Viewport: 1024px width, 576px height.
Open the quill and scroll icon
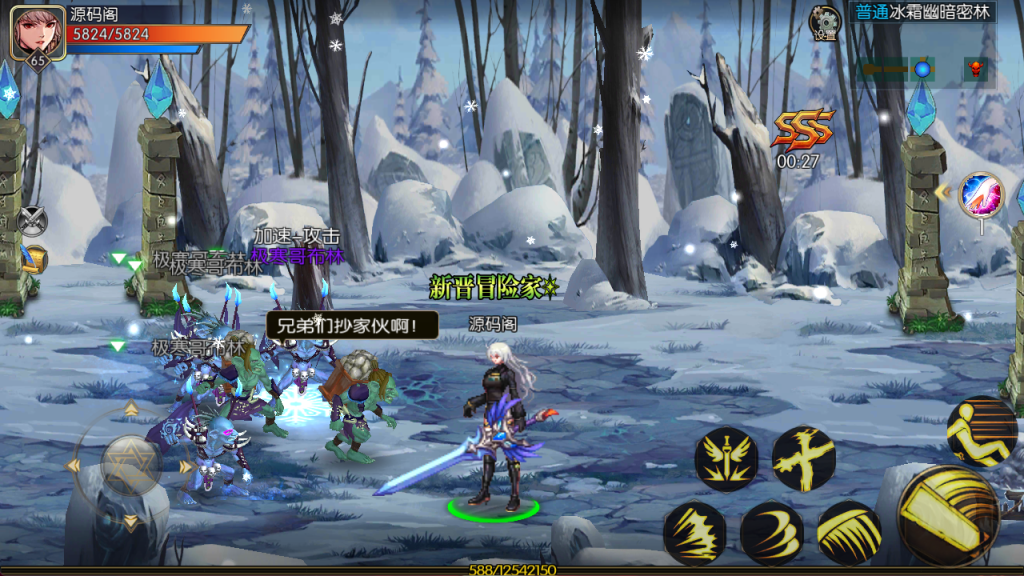(33, 260)
